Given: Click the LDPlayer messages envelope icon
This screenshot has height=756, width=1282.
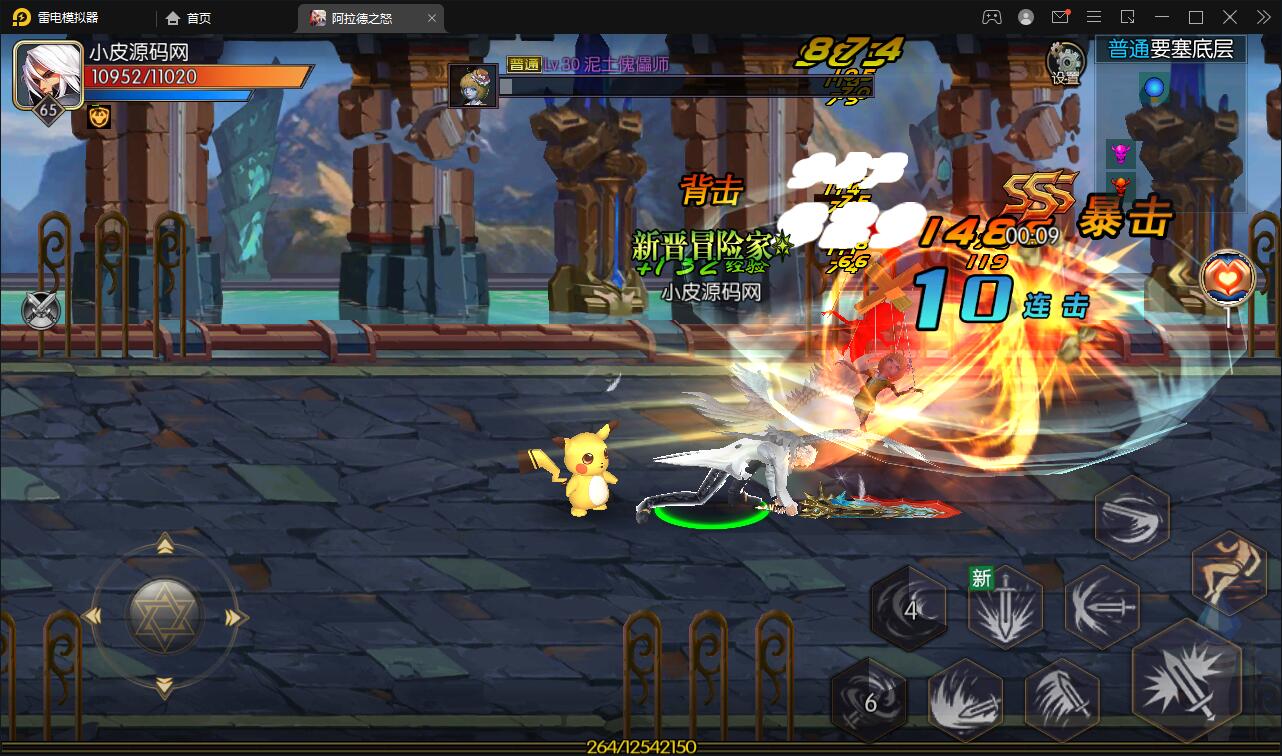Looking at the screenshot, I should [x=1062, y=16].
